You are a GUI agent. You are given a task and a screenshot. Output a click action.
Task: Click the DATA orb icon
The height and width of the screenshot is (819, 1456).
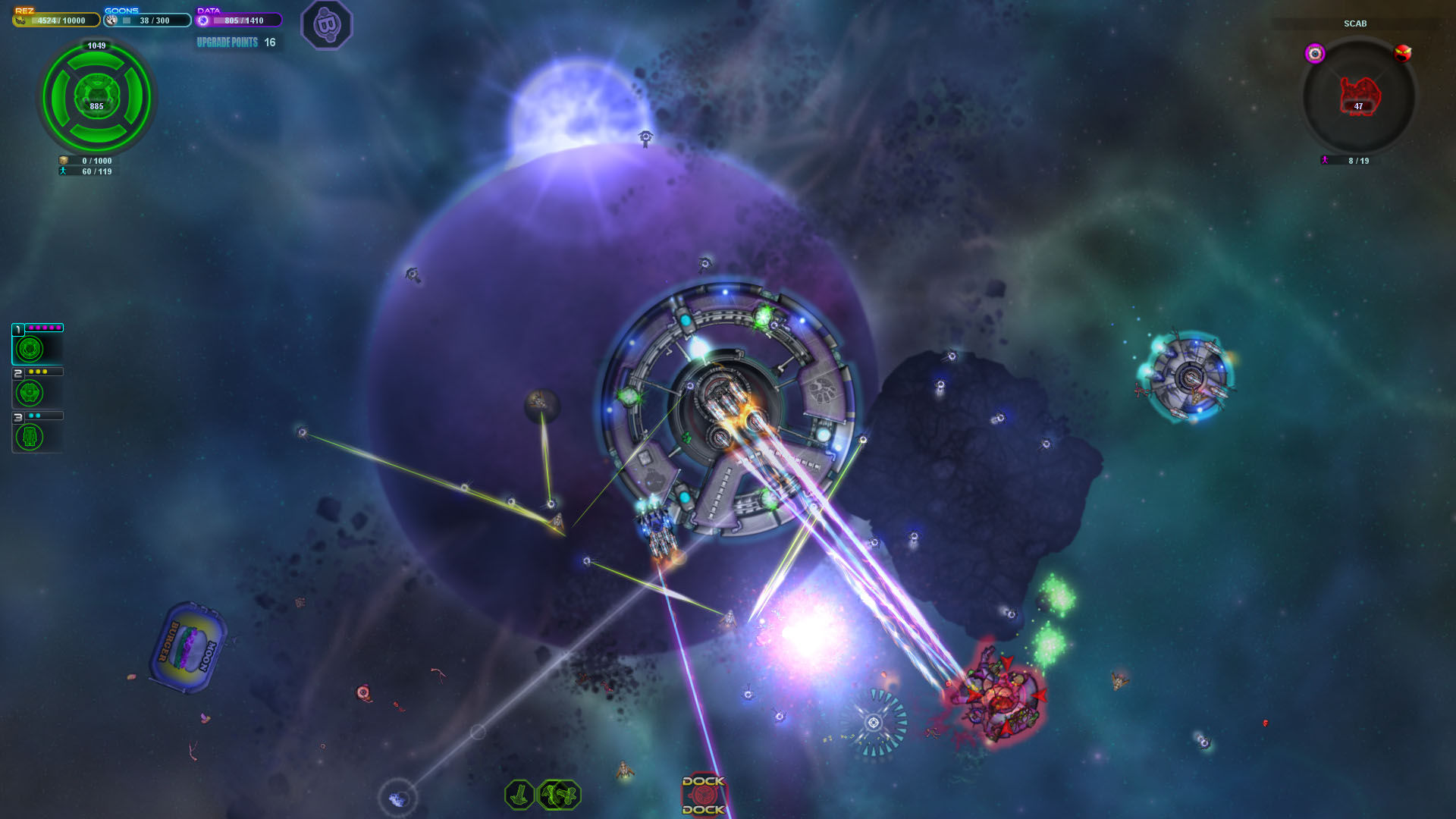pos(202,20)
